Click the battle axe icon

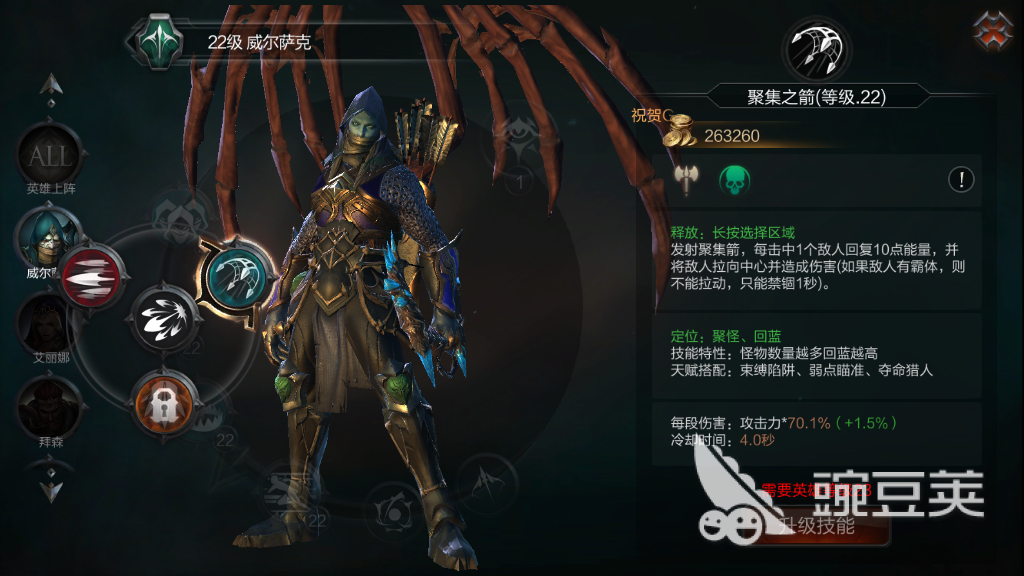click(686, 179)
